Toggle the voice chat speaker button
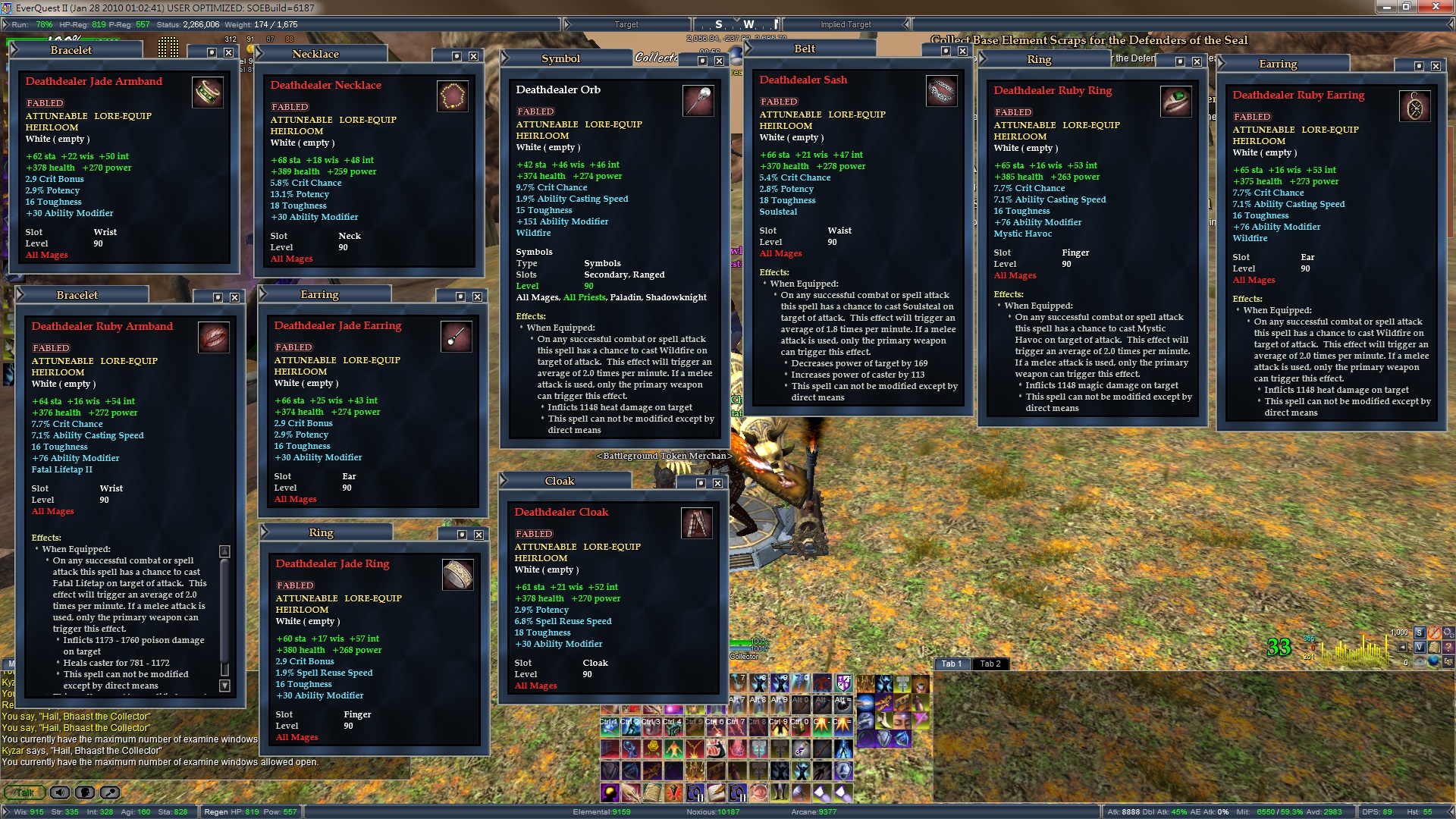The height and width of the screenshot is (819, 1456). coord(60,792)
